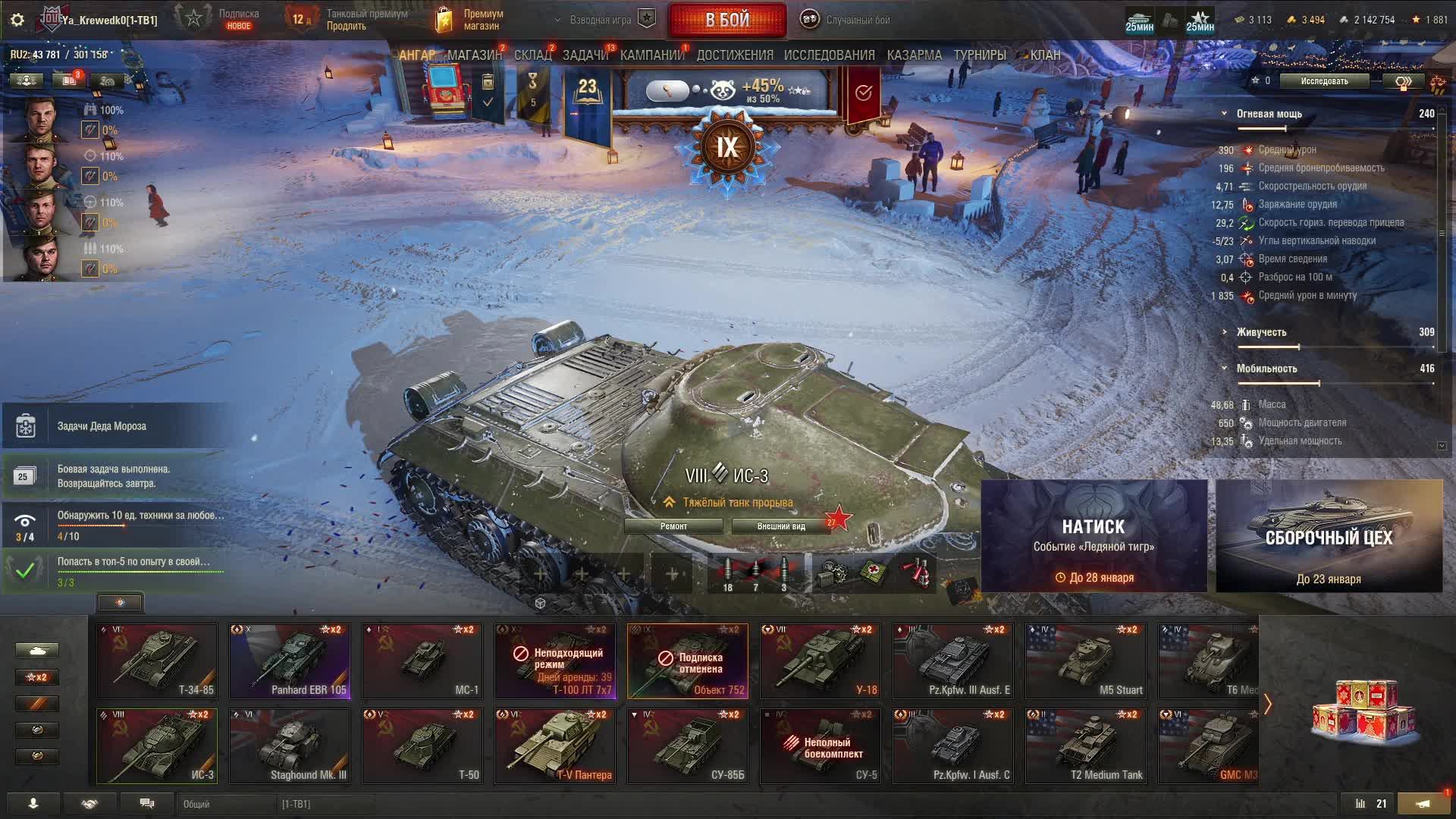Open the settings gear icon

[17, 20]
